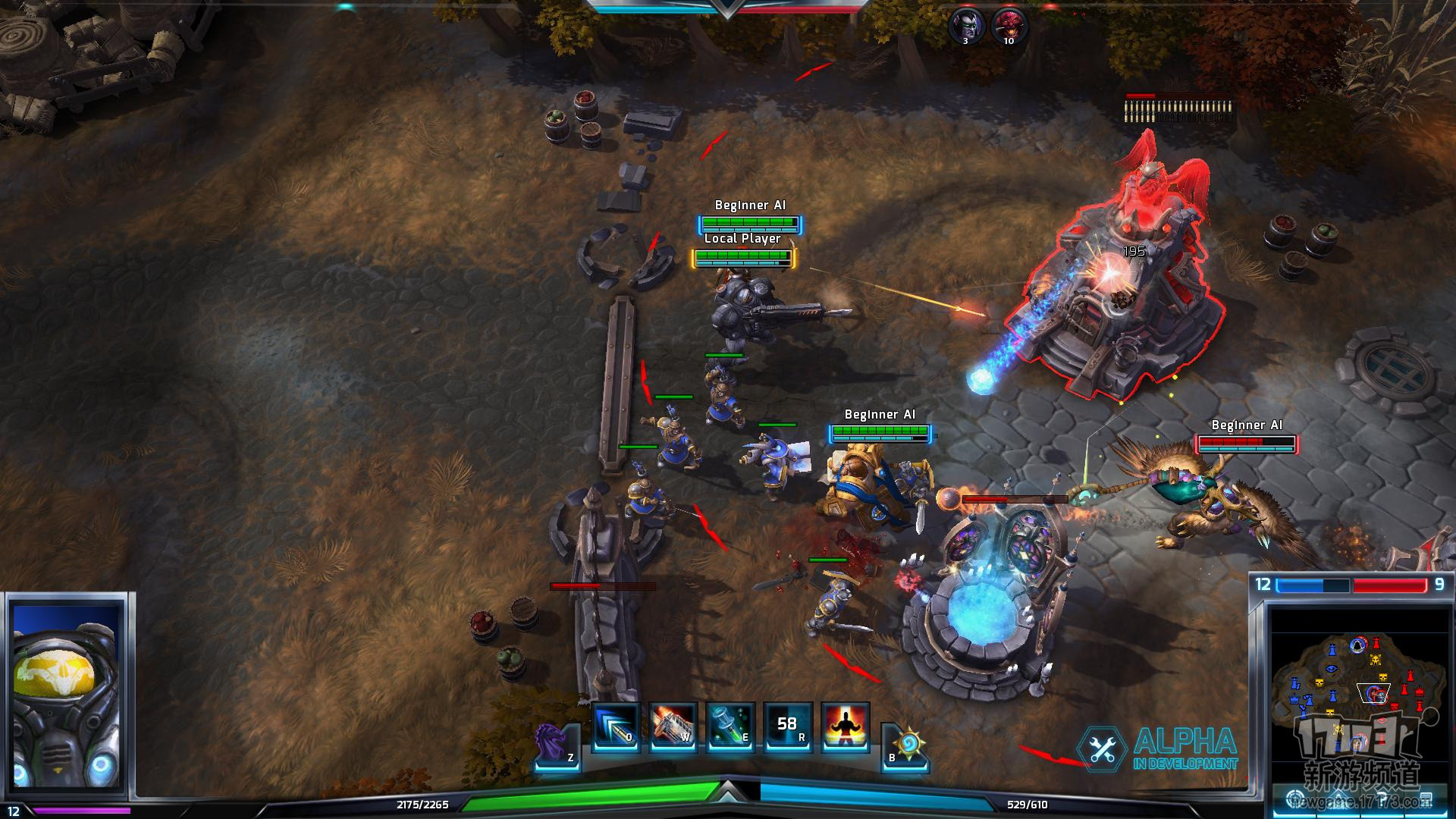Trigger the glowing silhouette trait ability
The height and width of the screenshot is (819, 1456).
tap(845, 727)
